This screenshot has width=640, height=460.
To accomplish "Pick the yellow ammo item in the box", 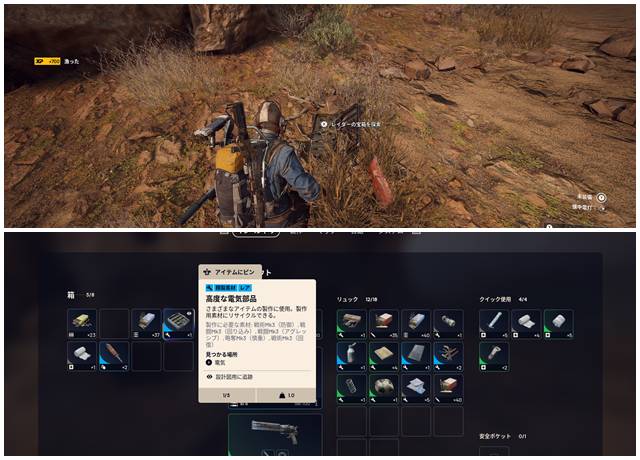I will (81, 322).
